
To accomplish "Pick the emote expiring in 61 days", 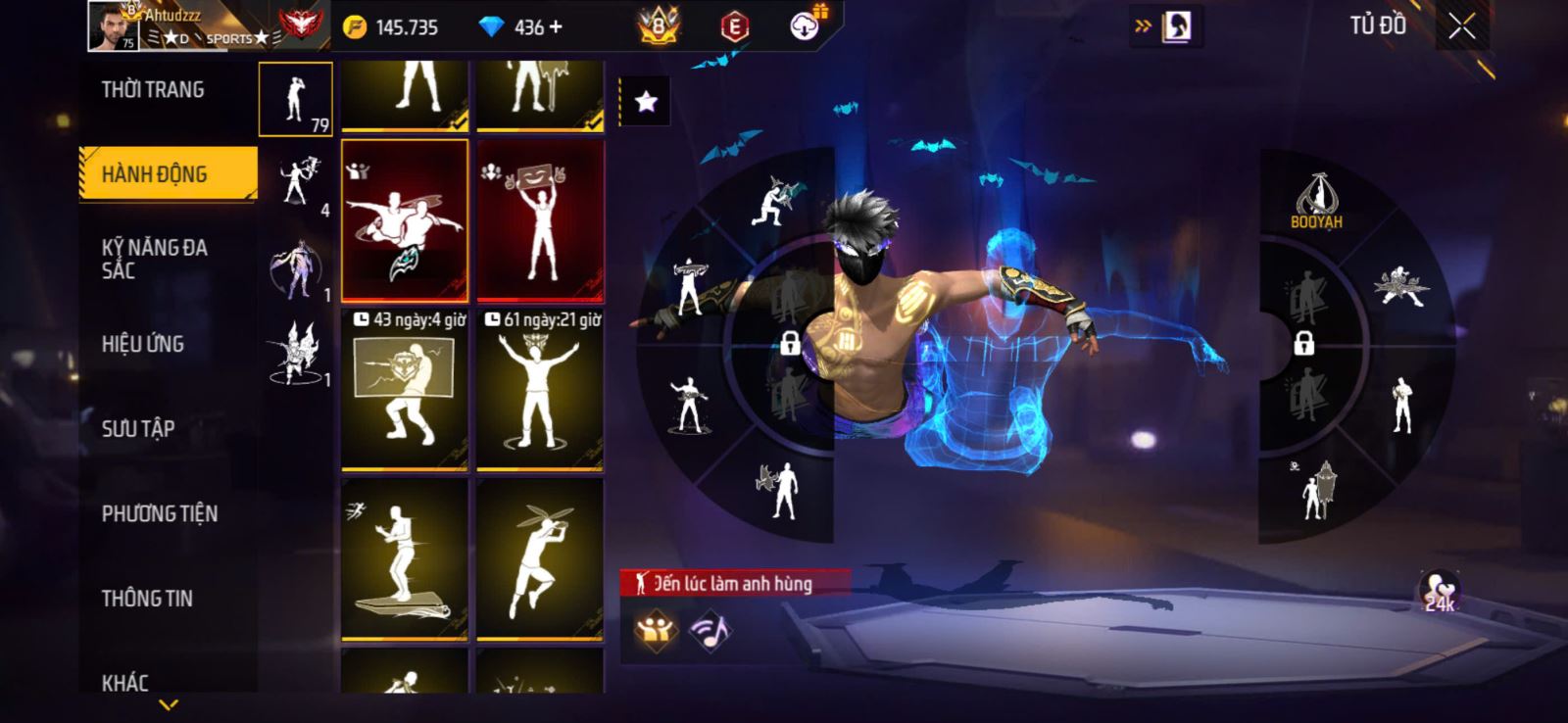I will coord(540,390).
